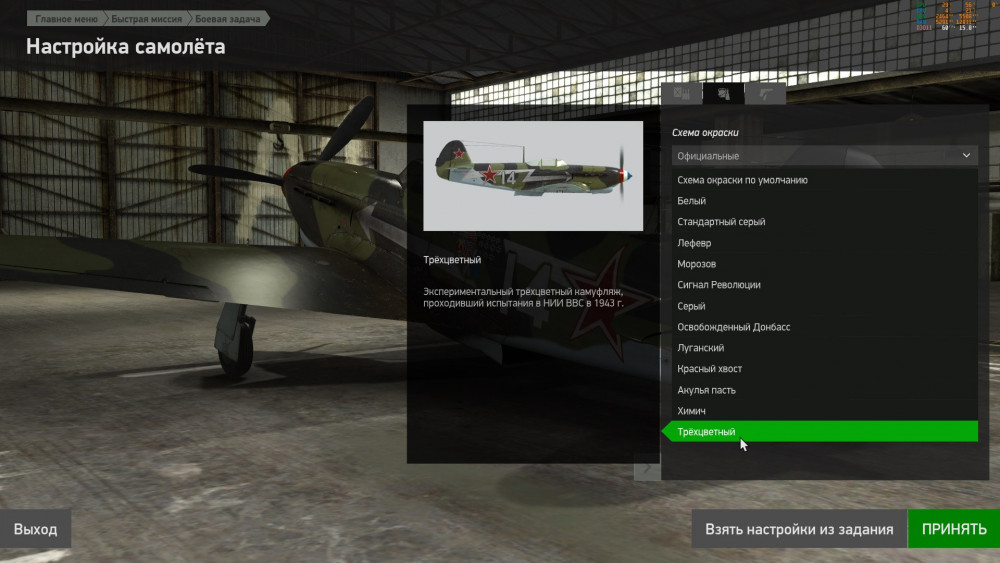Go back to Главное меню breadcrumb

tap(66, 18)
